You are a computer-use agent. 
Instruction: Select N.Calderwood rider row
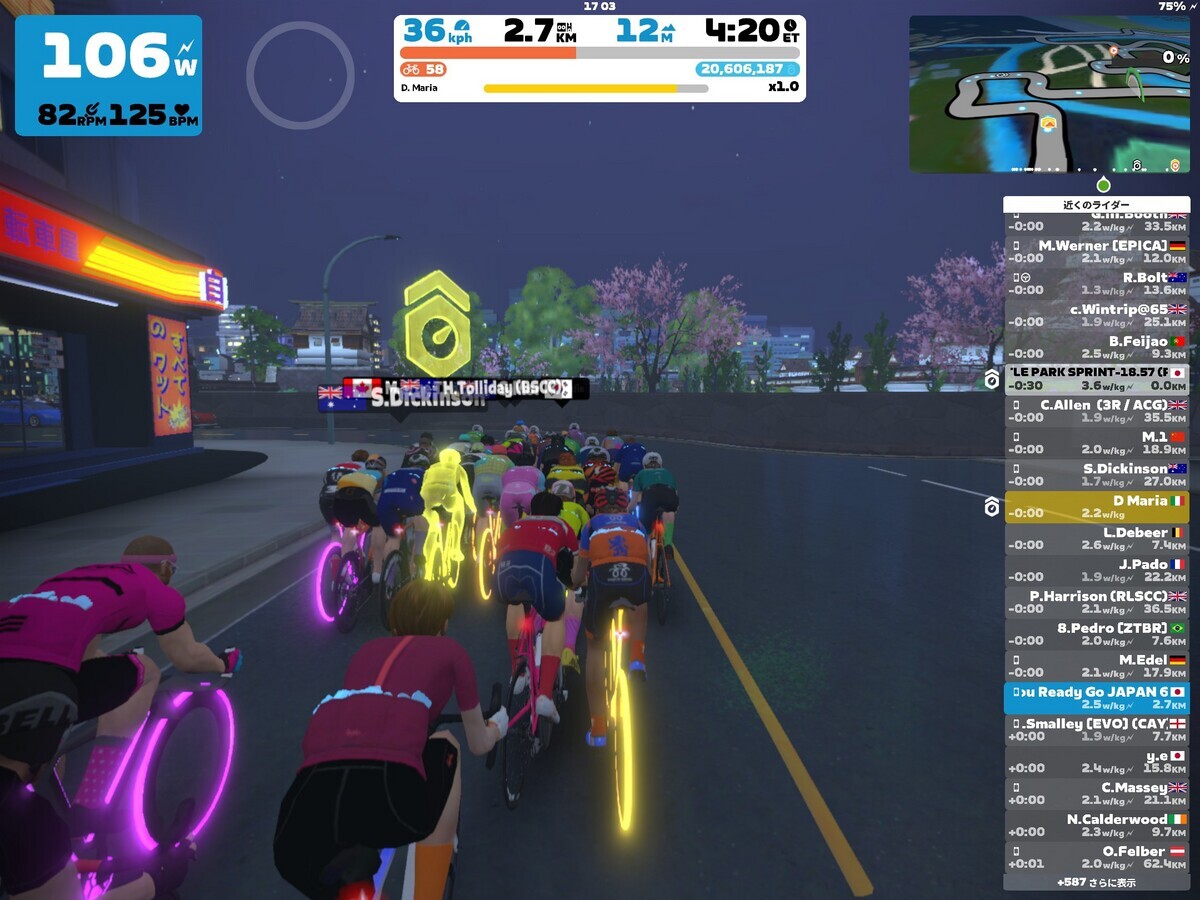point(1096,825)
